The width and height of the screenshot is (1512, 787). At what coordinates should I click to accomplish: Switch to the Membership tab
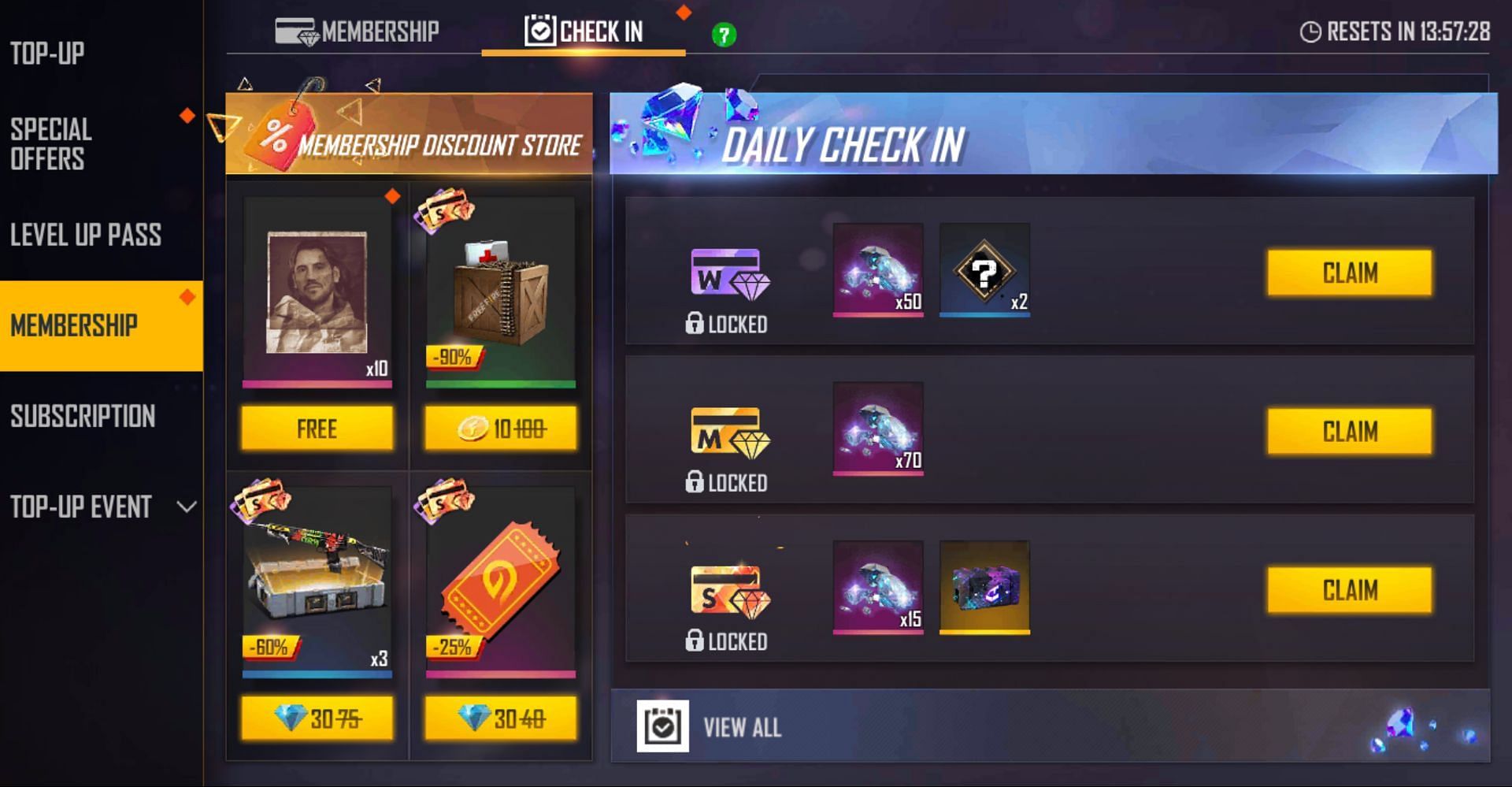coord(358,32)
